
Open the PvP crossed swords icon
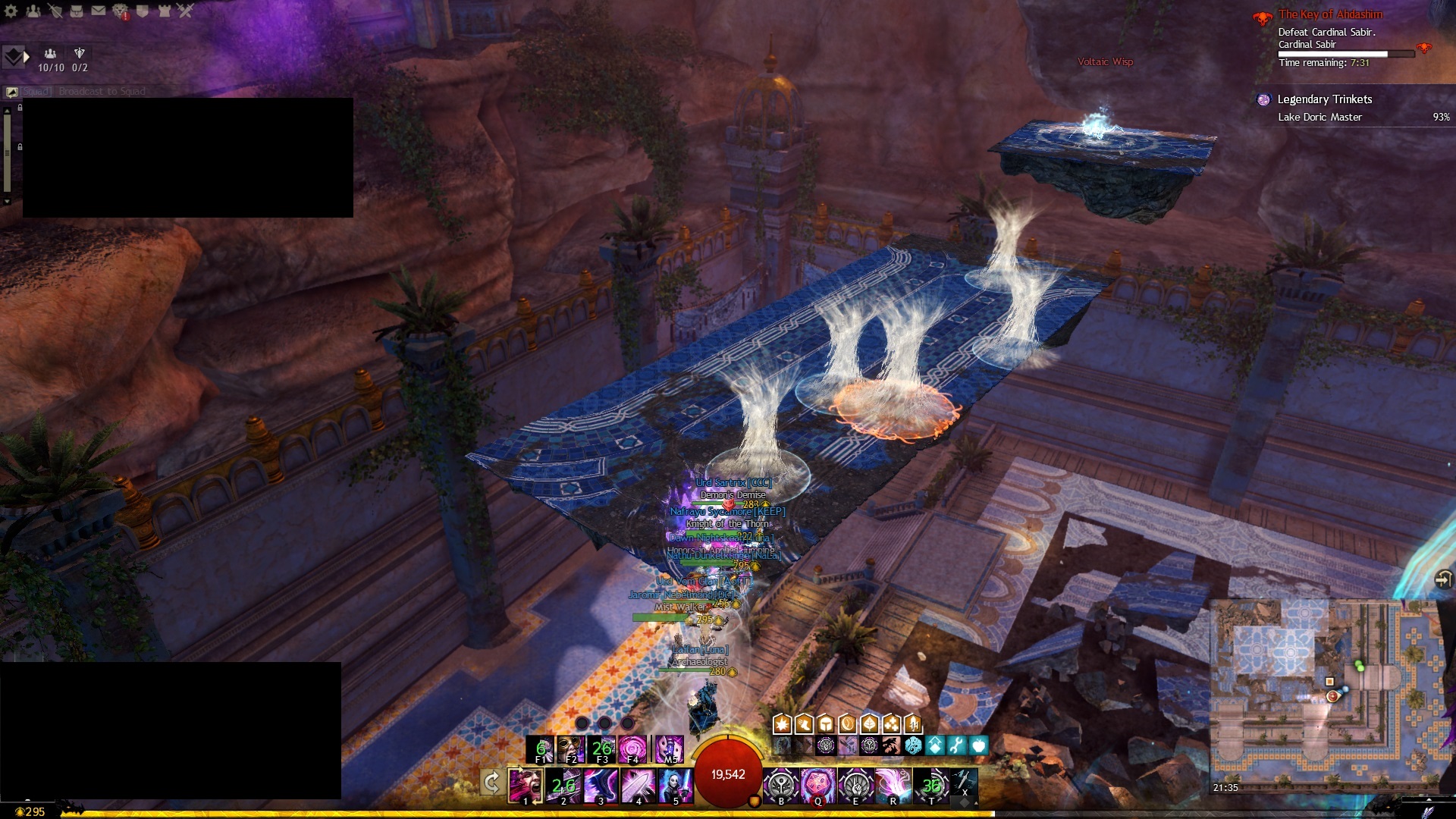[186, 11]
